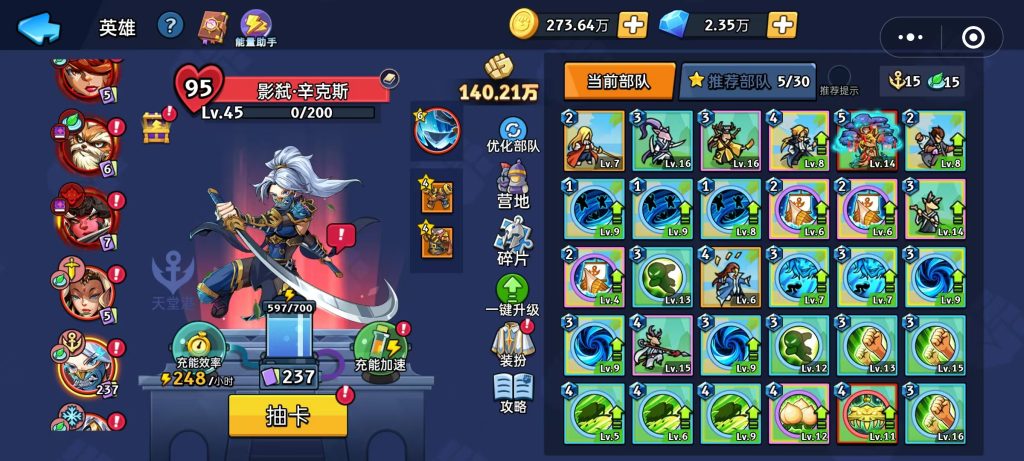Activate the 充能加速 charge boost icon

point(380,345)
